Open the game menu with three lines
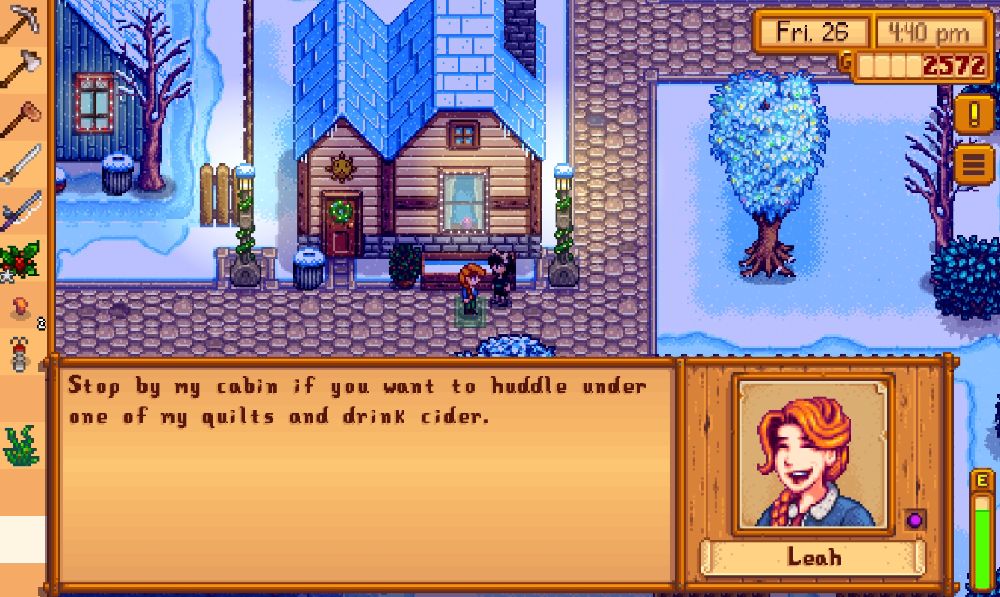This screenshot has height=597, width=1000. [x=973, y=163]
